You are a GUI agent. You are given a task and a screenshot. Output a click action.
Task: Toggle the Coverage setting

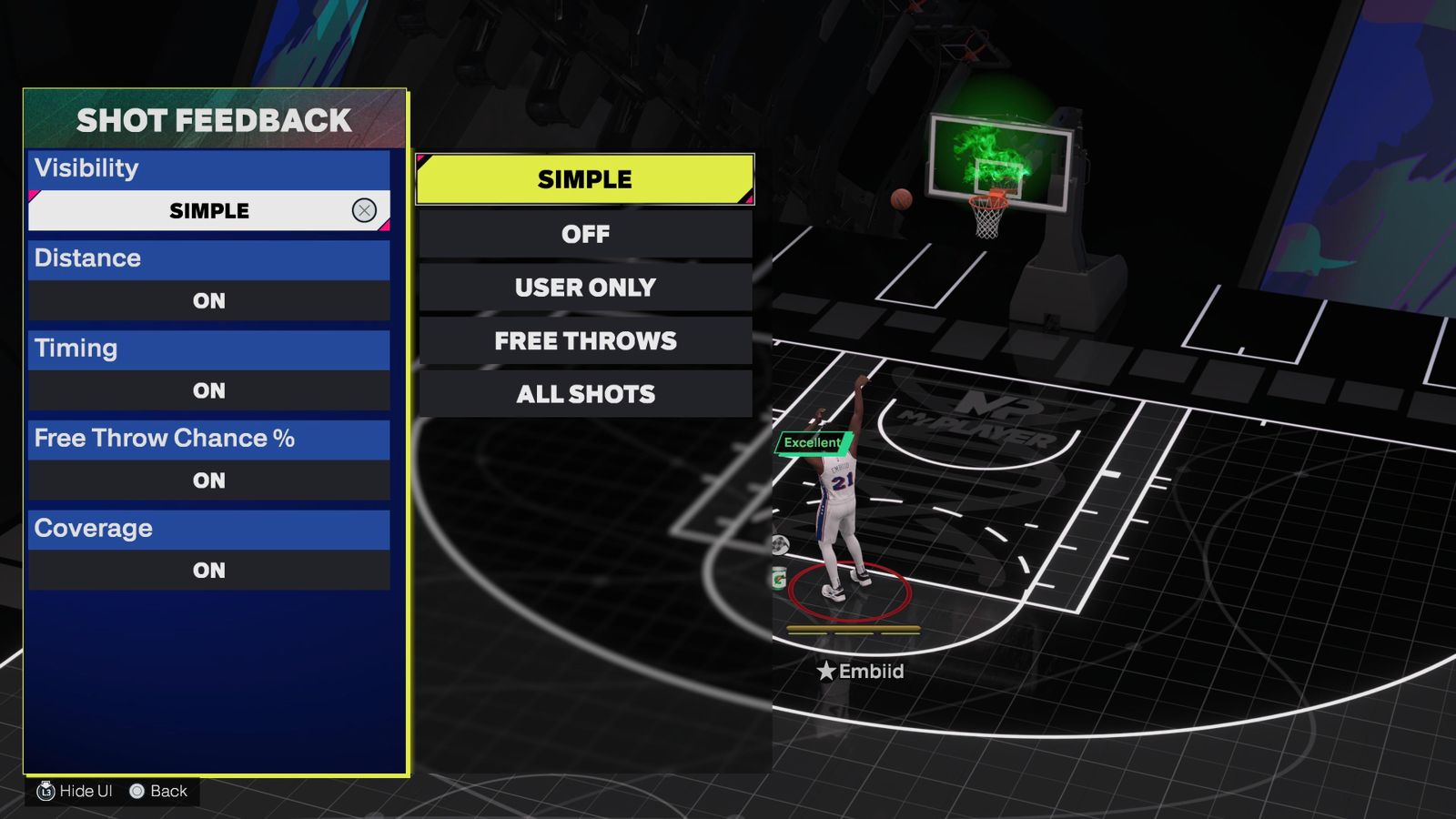tap(208, 571)
